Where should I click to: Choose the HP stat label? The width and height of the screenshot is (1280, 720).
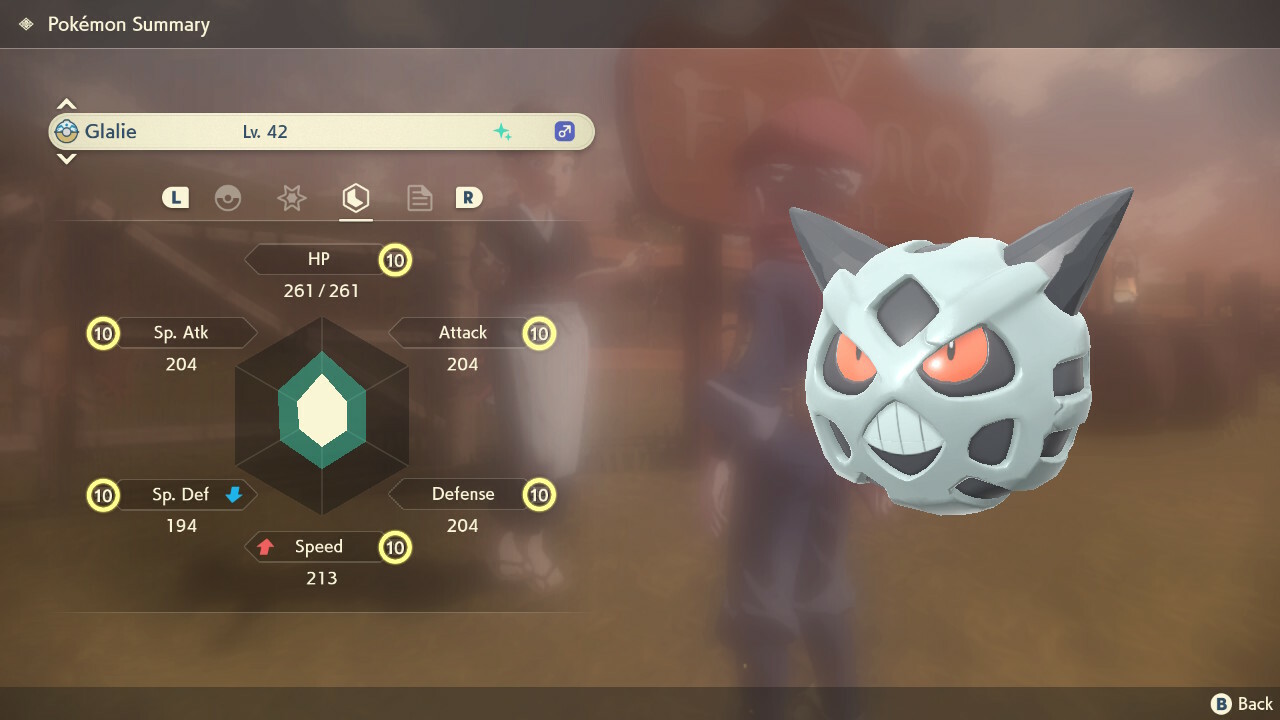click(x=318, y=260)
